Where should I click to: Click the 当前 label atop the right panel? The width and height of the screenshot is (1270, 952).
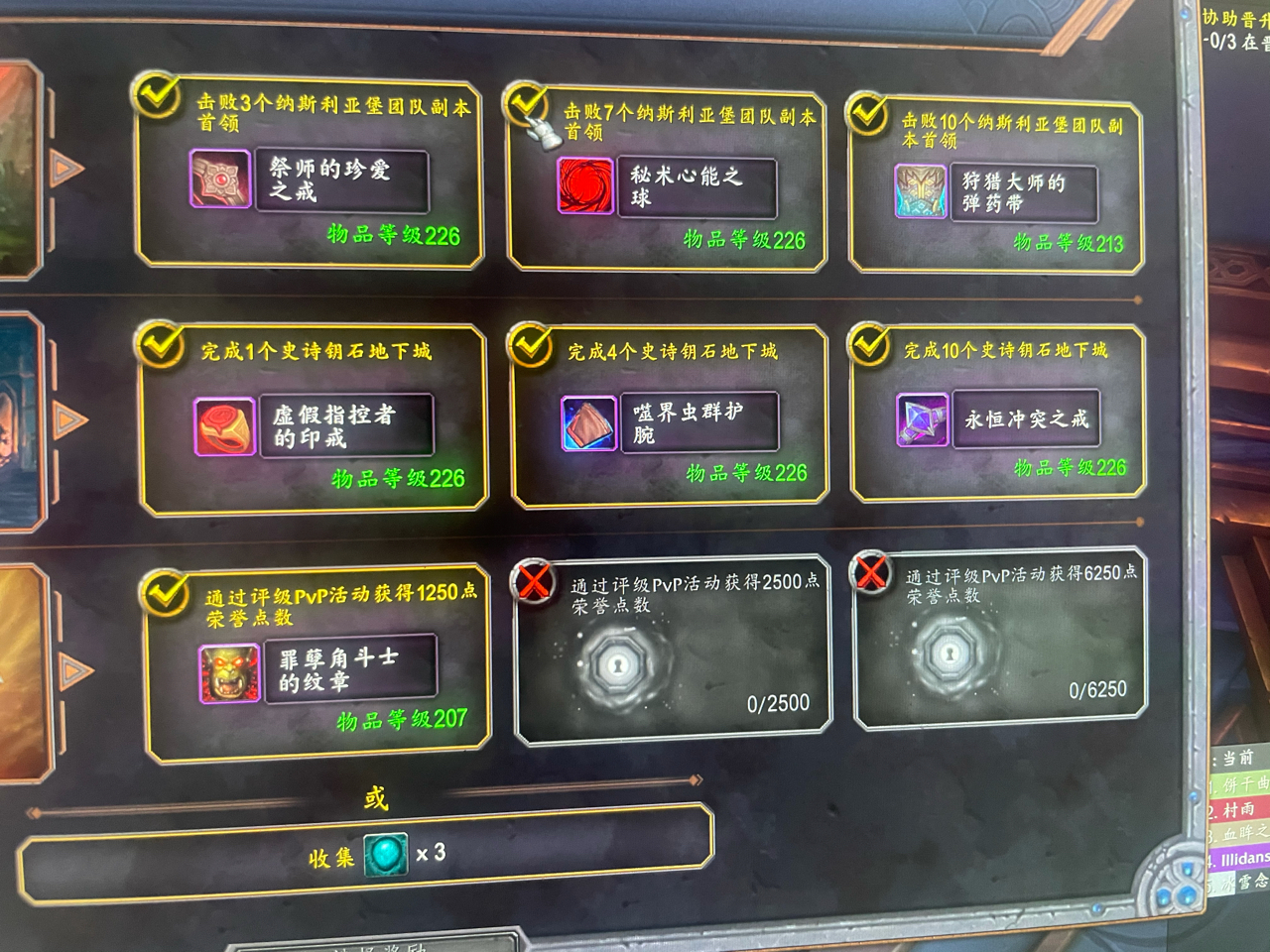(1240, 757)
